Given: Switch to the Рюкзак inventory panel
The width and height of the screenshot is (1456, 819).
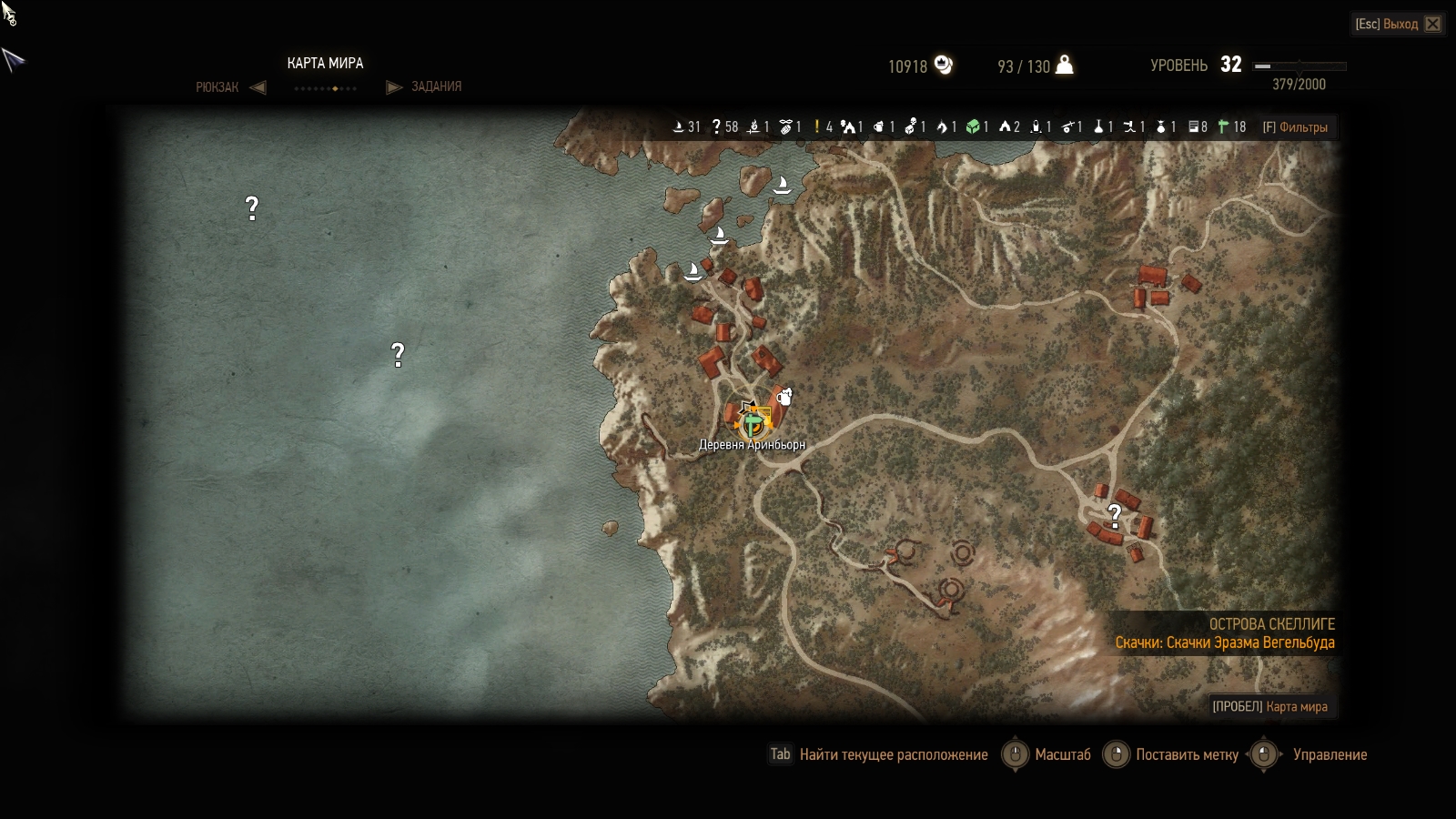Looking at the screenshot, I should coord(217,87).
